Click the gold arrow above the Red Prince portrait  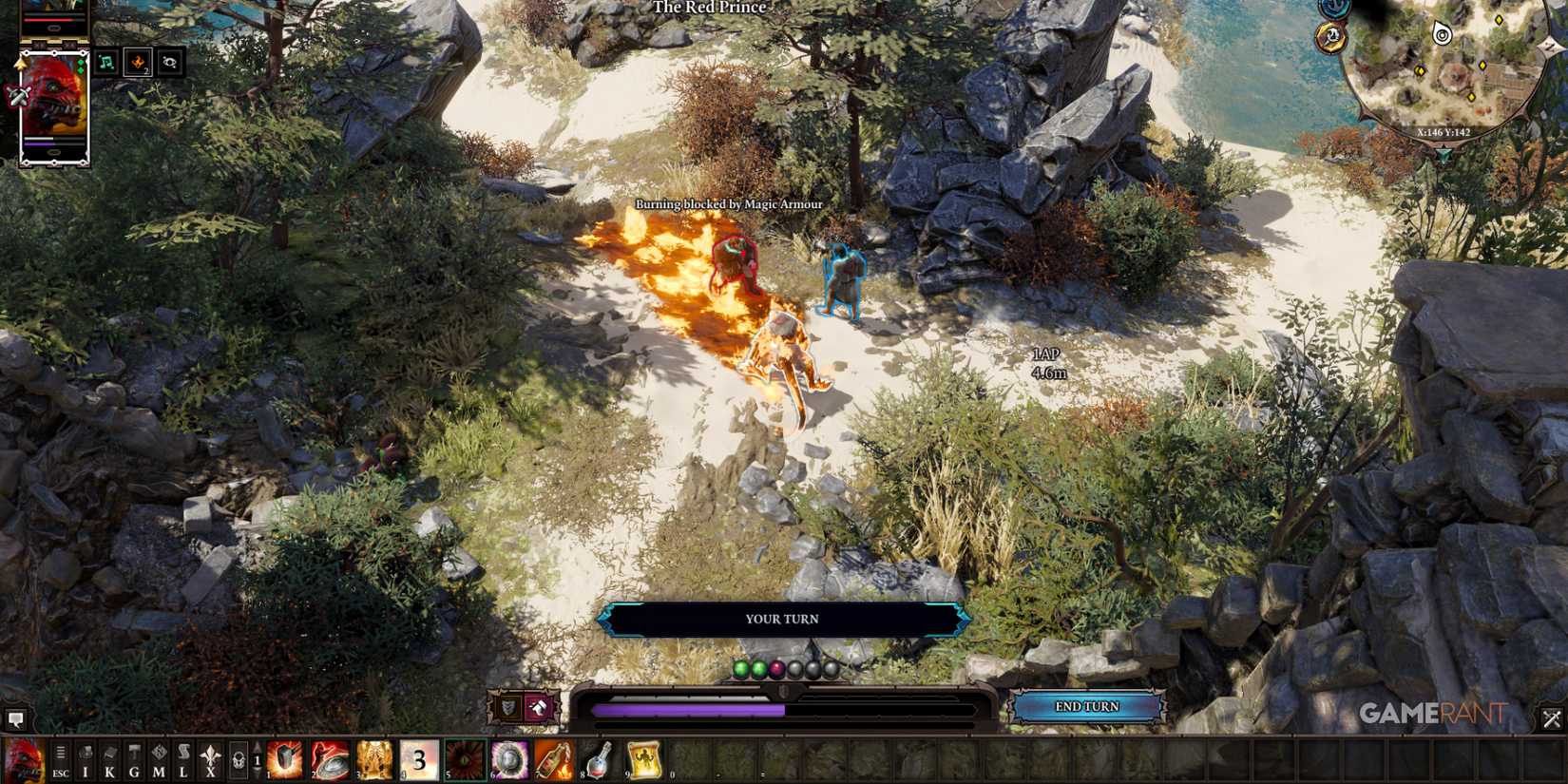coord(22,63)
